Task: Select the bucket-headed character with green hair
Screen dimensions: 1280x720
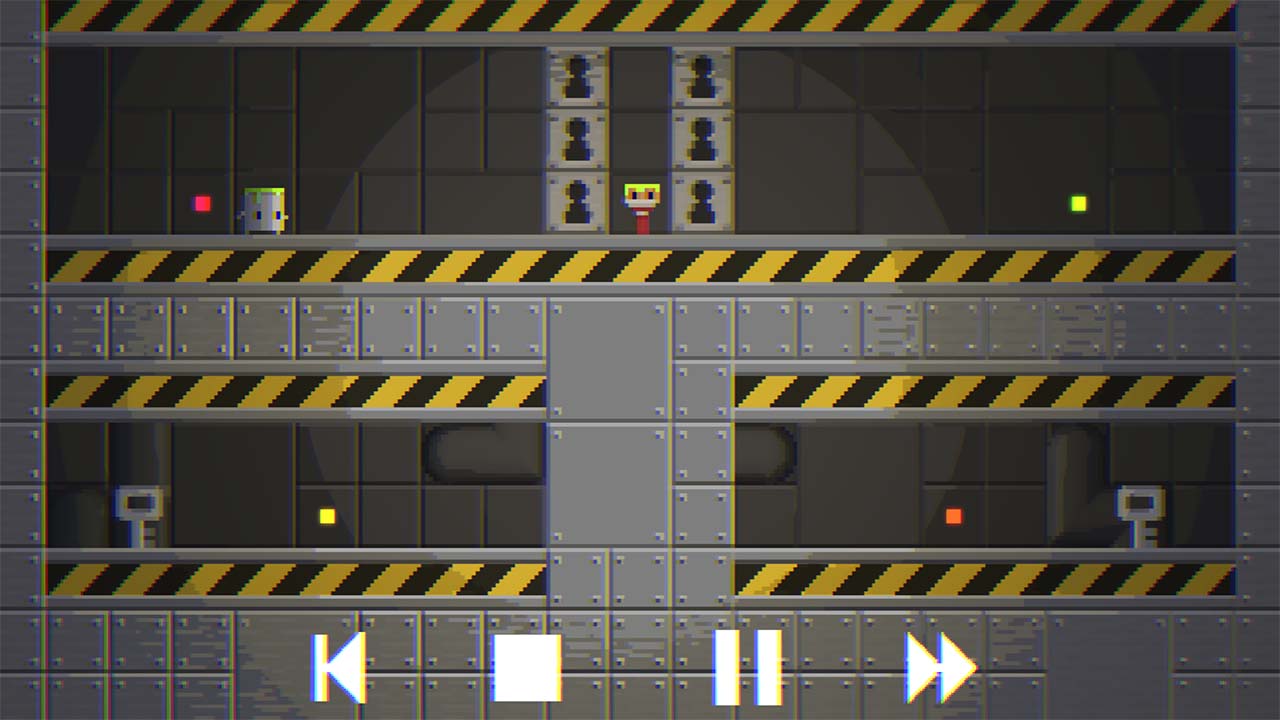Action: click(x=262, y=208)
